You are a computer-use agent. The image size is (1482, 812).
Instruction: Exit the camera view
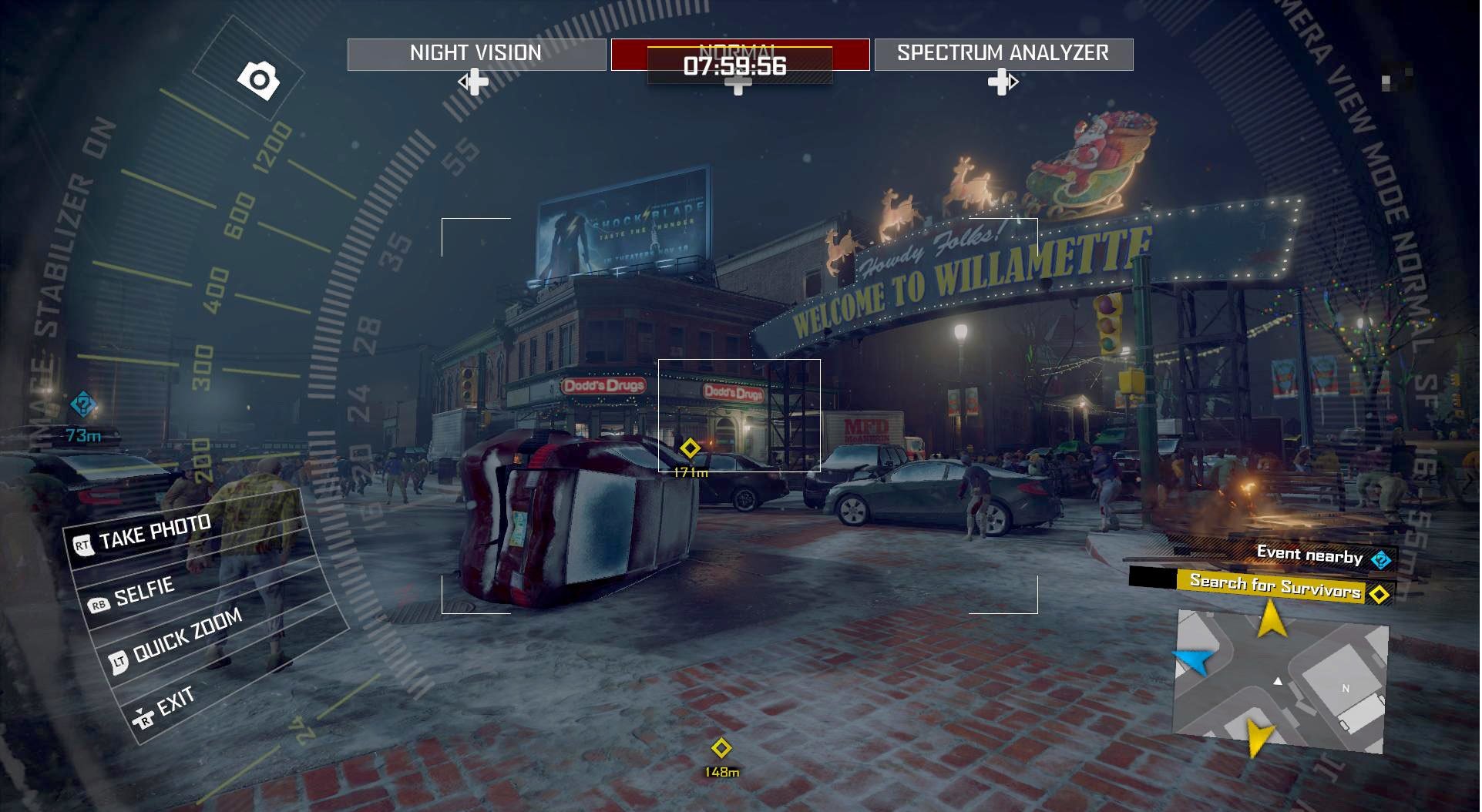pos(174,703)
